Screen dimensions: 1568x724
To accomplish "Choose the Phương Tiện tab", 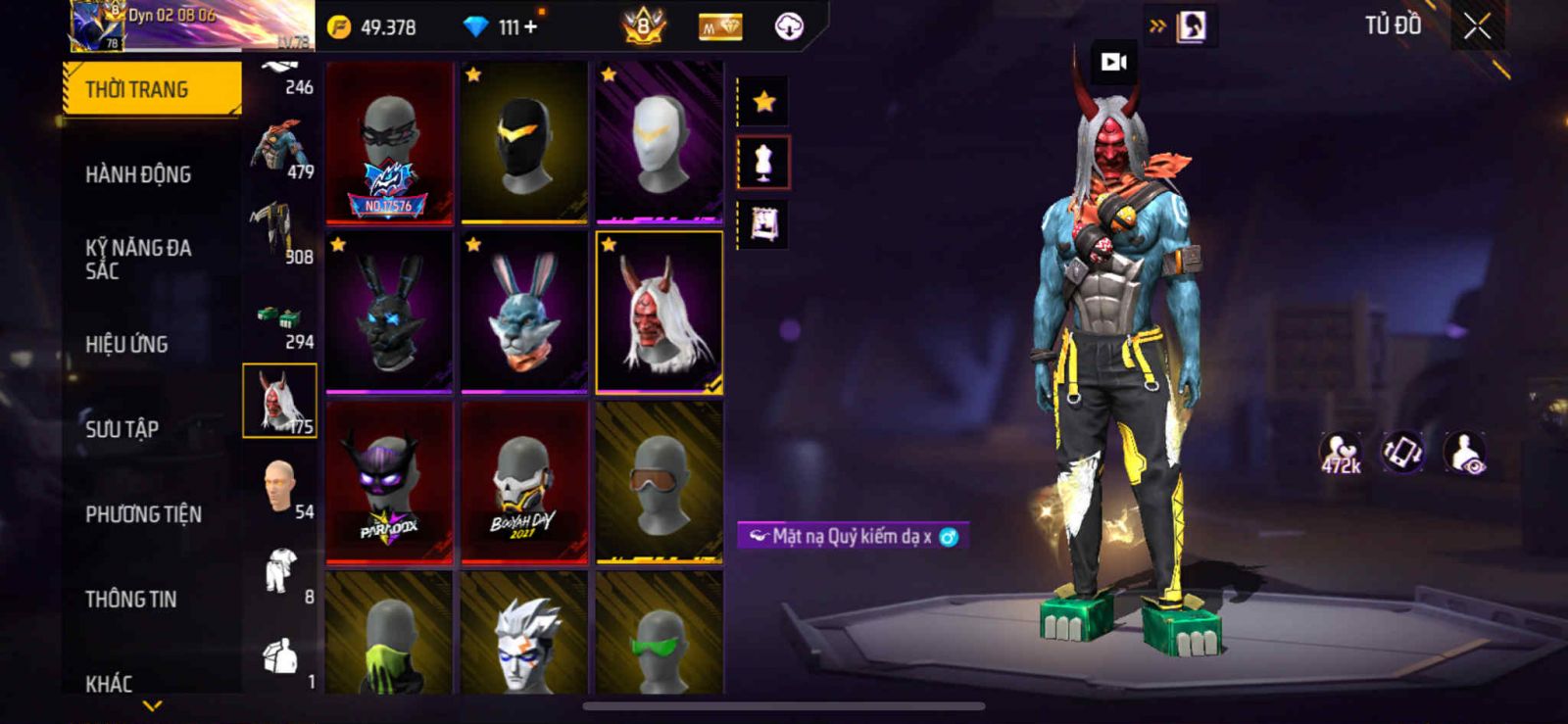I will pos(143,513).
